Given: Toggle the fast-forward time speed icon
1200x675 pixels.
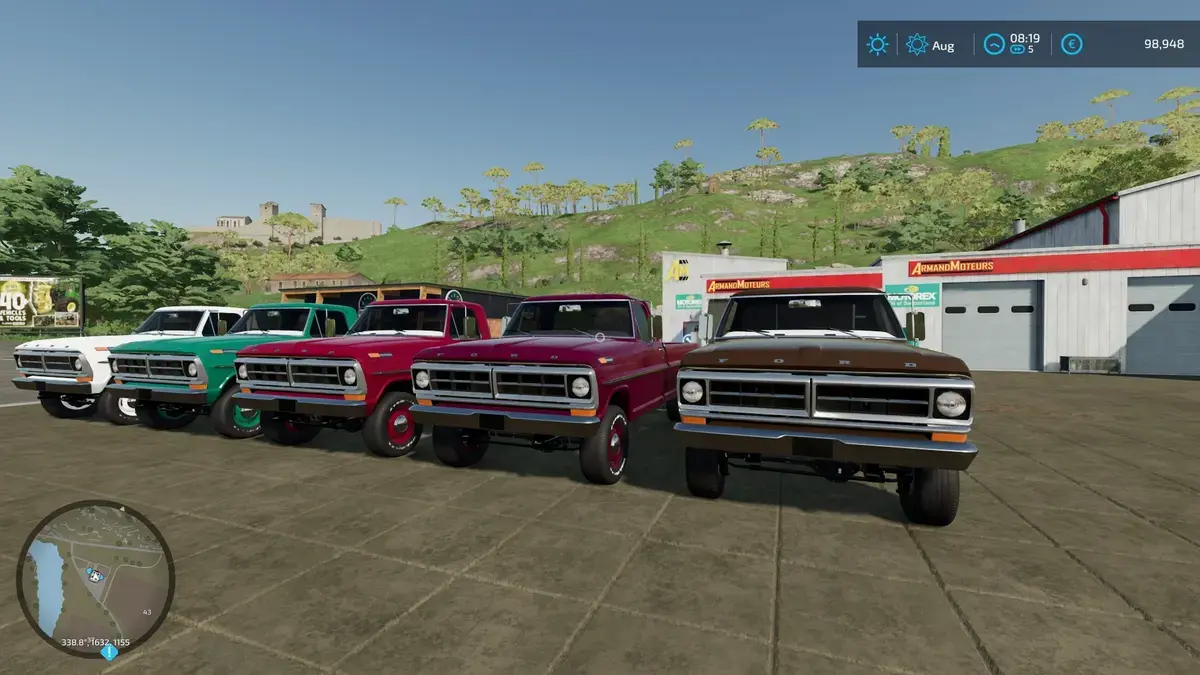Looking at the screenshot, I should [1017, 49].
